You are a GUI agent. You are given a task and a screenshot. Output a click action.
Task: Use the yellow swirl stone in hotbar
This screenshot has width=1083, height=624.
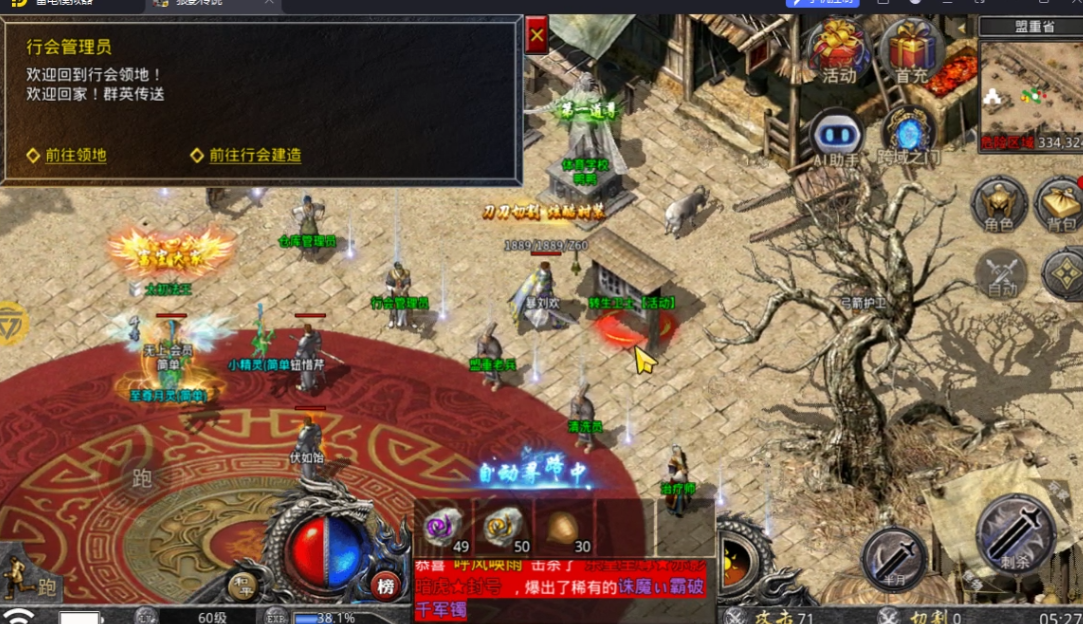503,525
